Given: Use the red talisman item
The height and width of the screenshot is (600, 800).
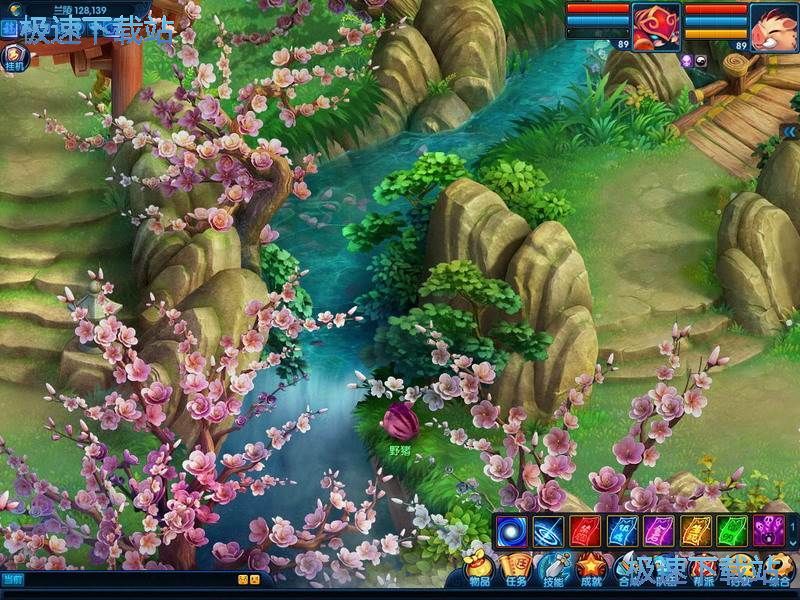Looking at the screenshot, I should click(585, 530).
